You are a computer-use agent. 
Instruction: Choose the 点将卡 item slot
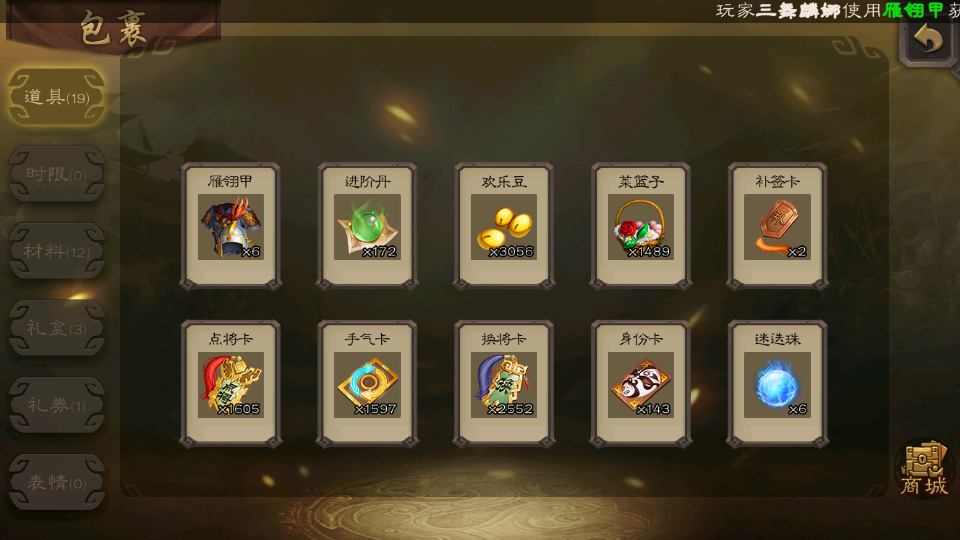[x=230, y=383]
